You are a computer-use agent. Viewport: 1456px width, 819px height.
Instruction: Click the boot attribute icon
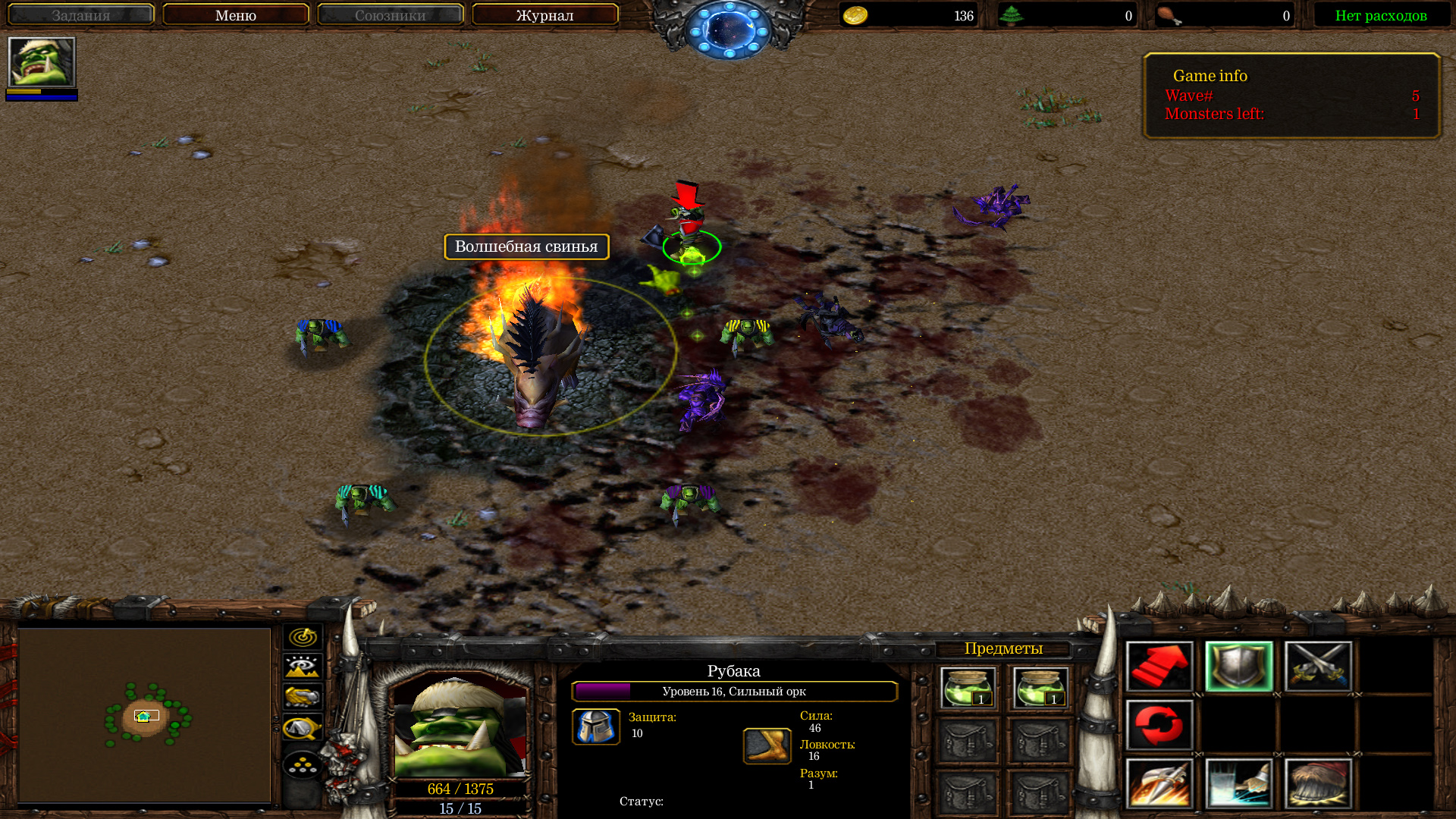point(767,746)
